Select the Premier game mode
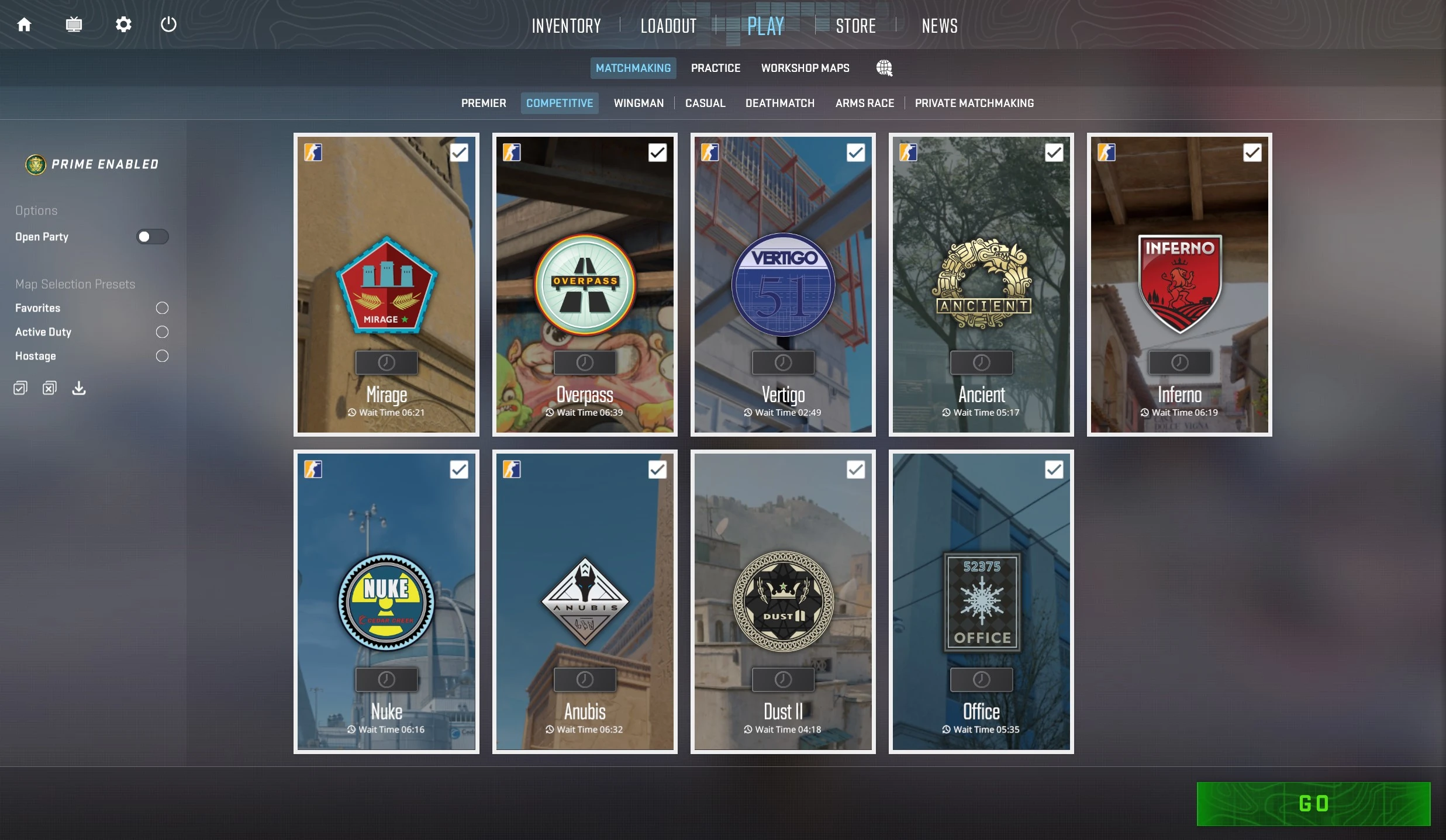The image size is (1446, 840). click(483, 103)
